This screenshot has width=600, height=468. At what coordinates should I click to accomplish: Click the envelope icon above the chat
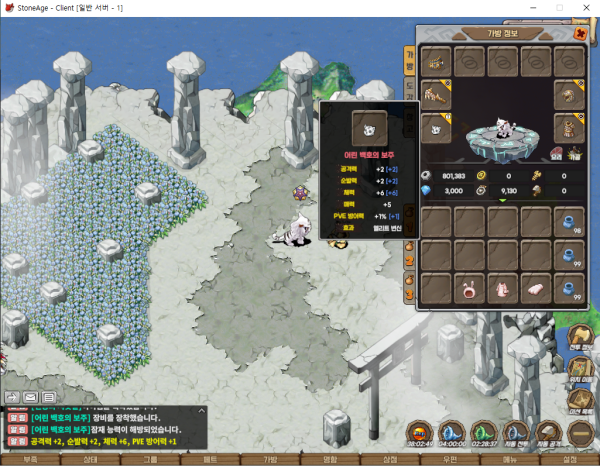pyautogui.click(x=29, y=397)
